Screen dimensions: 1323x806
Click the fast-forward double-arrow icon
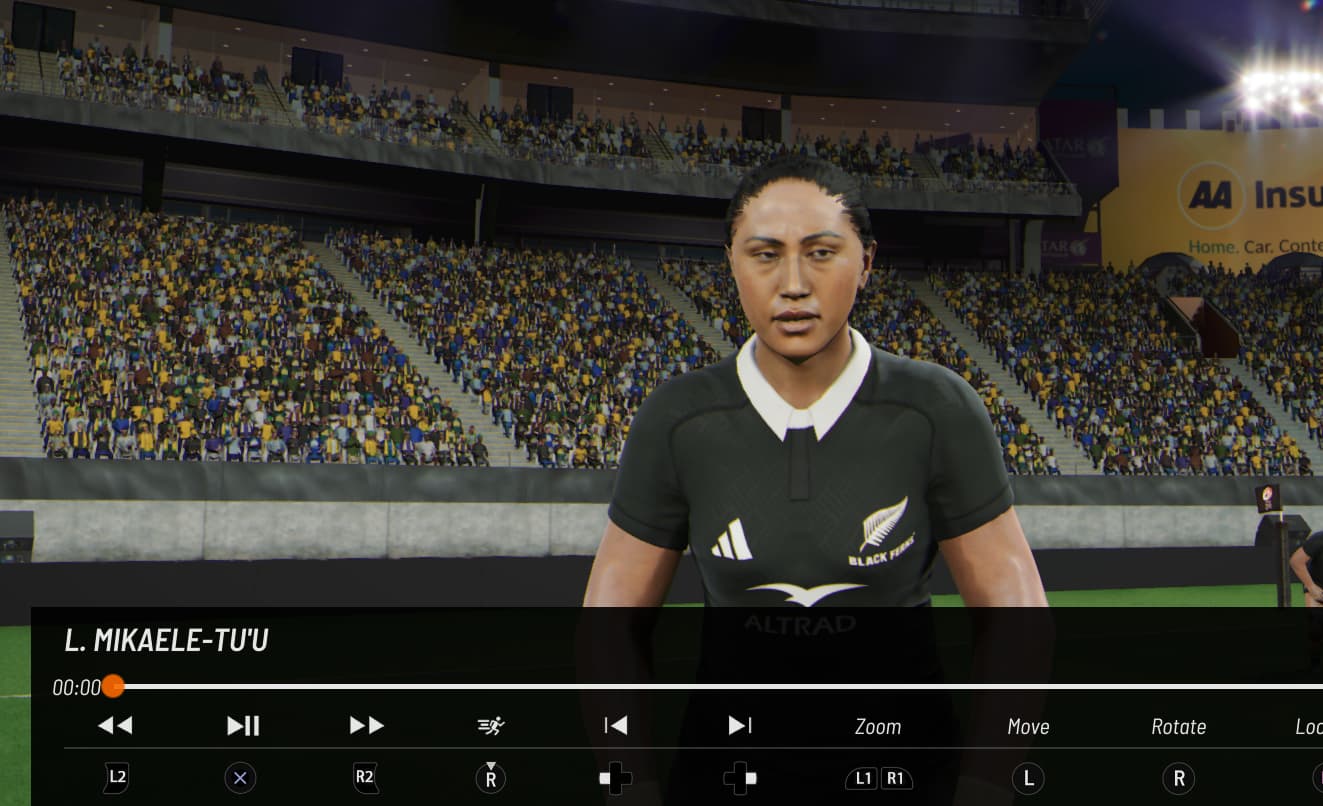(x=366, y=726)
